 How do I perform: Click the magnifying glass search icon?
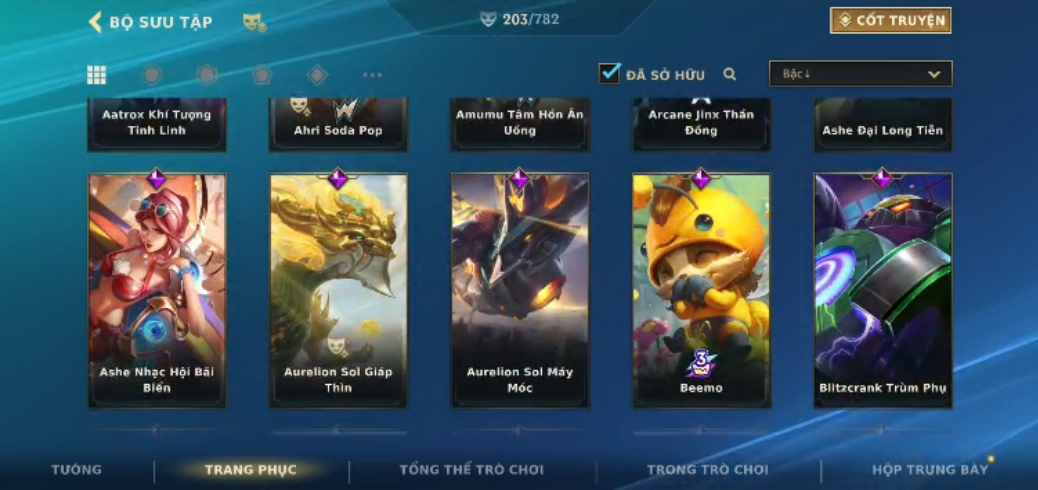(x=730, y=74)
